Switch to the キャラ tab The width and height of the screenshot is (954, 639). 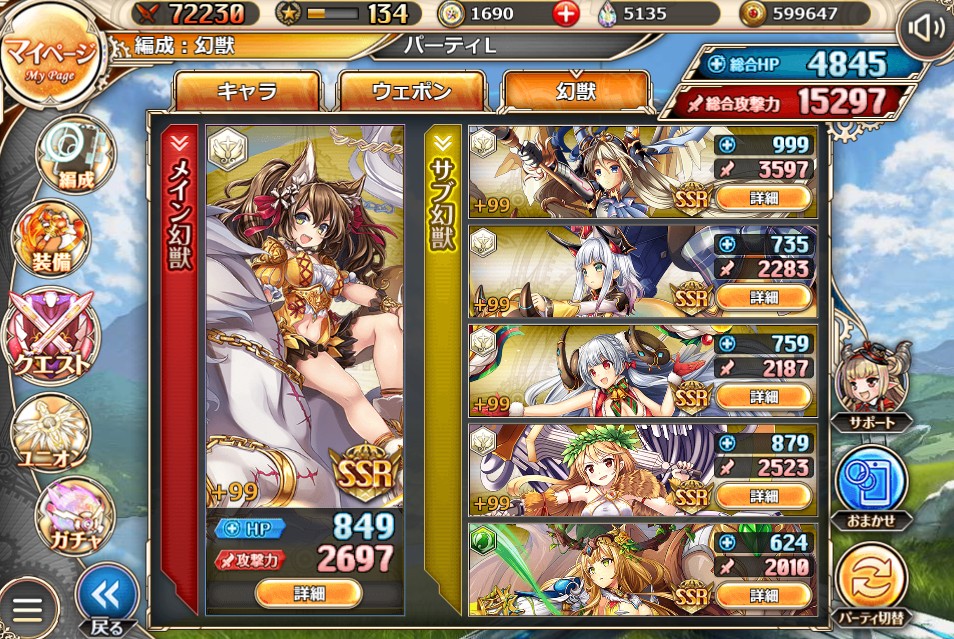(x=246, y=93)
